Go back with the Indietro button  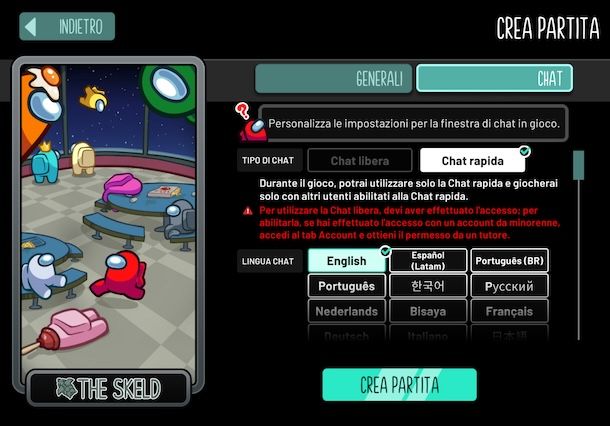click(x=68, y=27)
